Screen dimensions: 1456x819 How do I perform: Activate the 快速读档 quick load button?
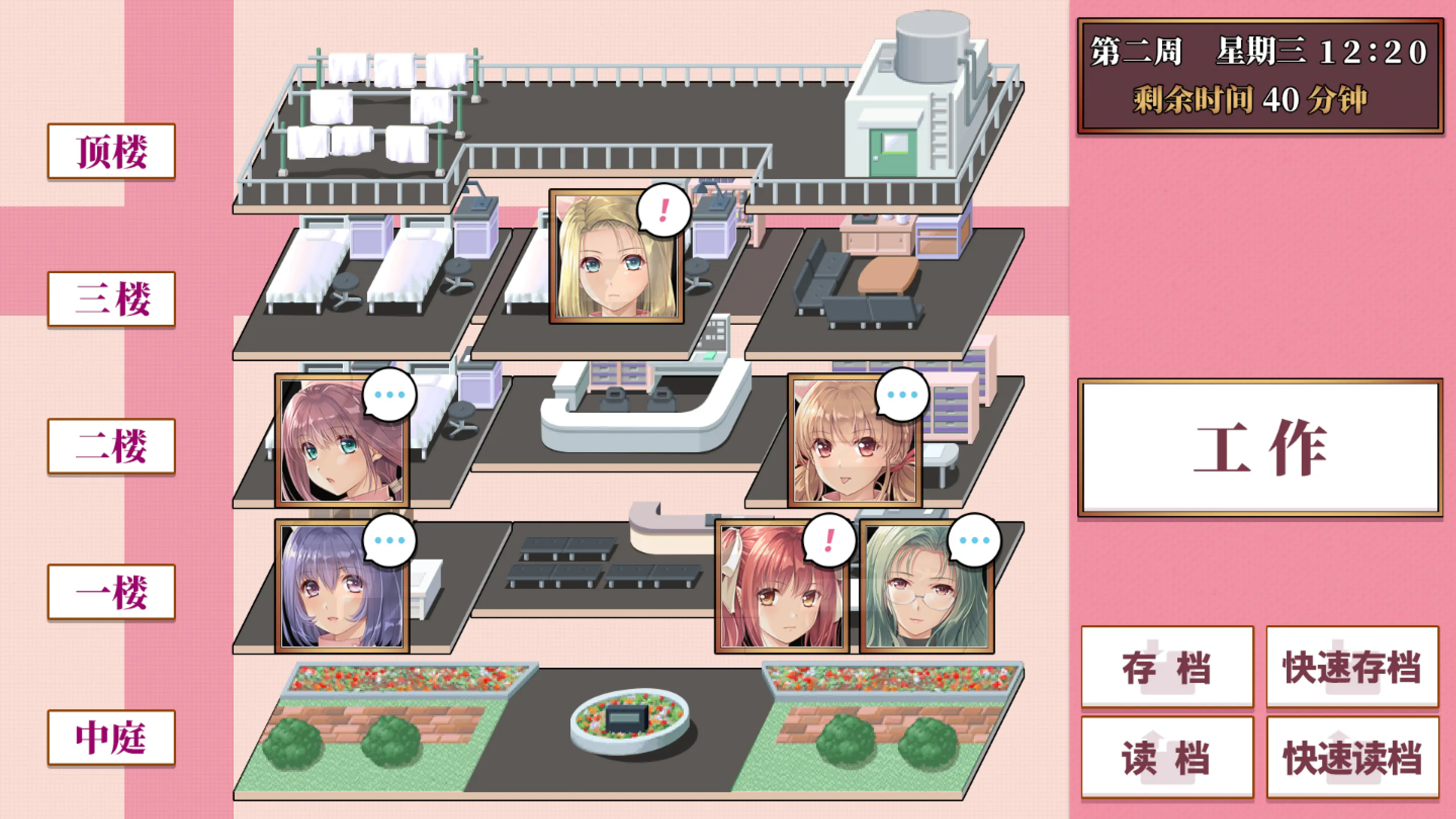coord(1352,757)
